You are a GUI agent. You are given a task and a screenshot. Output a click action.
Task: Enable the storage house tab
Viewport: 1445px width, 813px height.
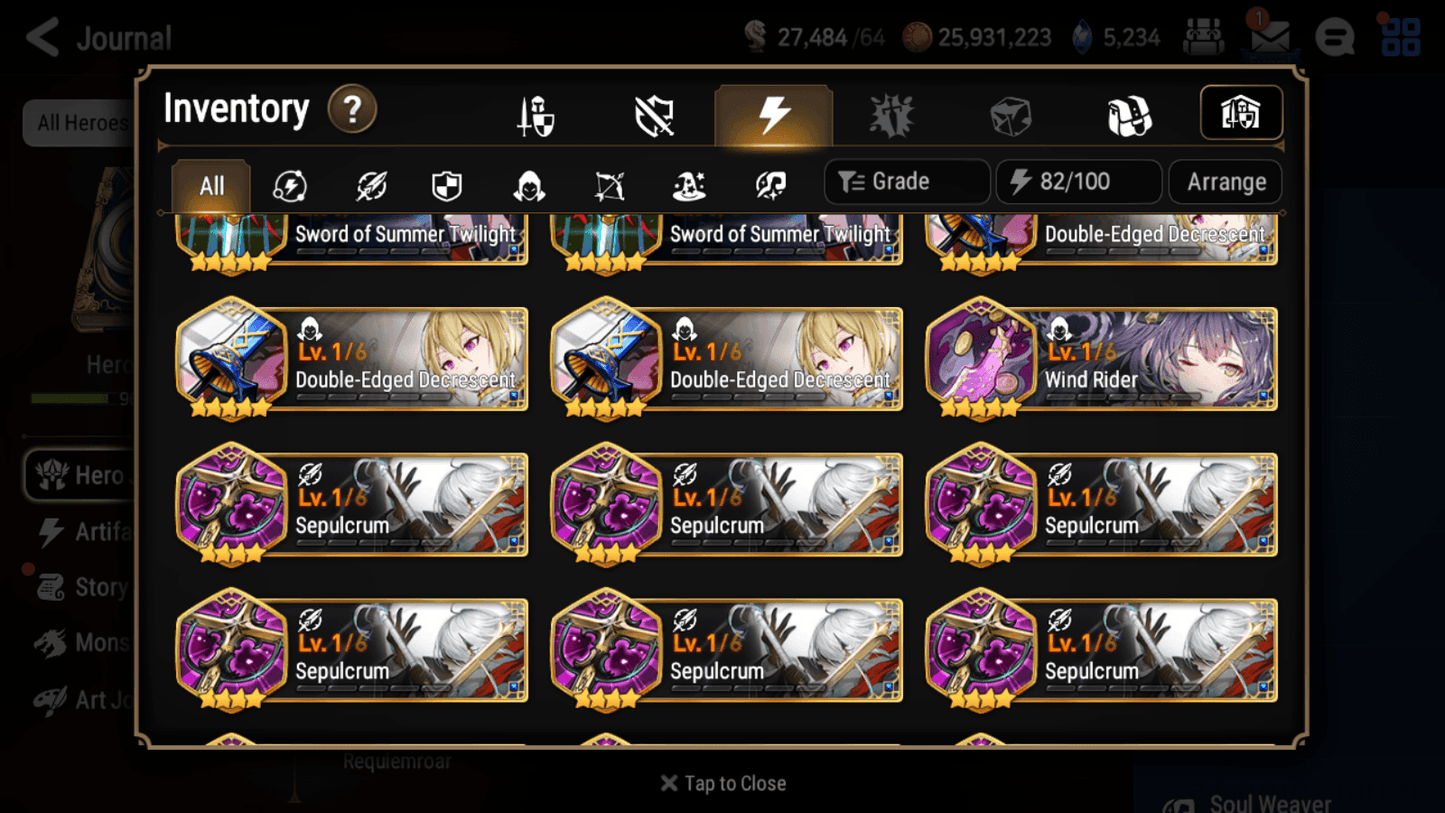pos(1241,113)
